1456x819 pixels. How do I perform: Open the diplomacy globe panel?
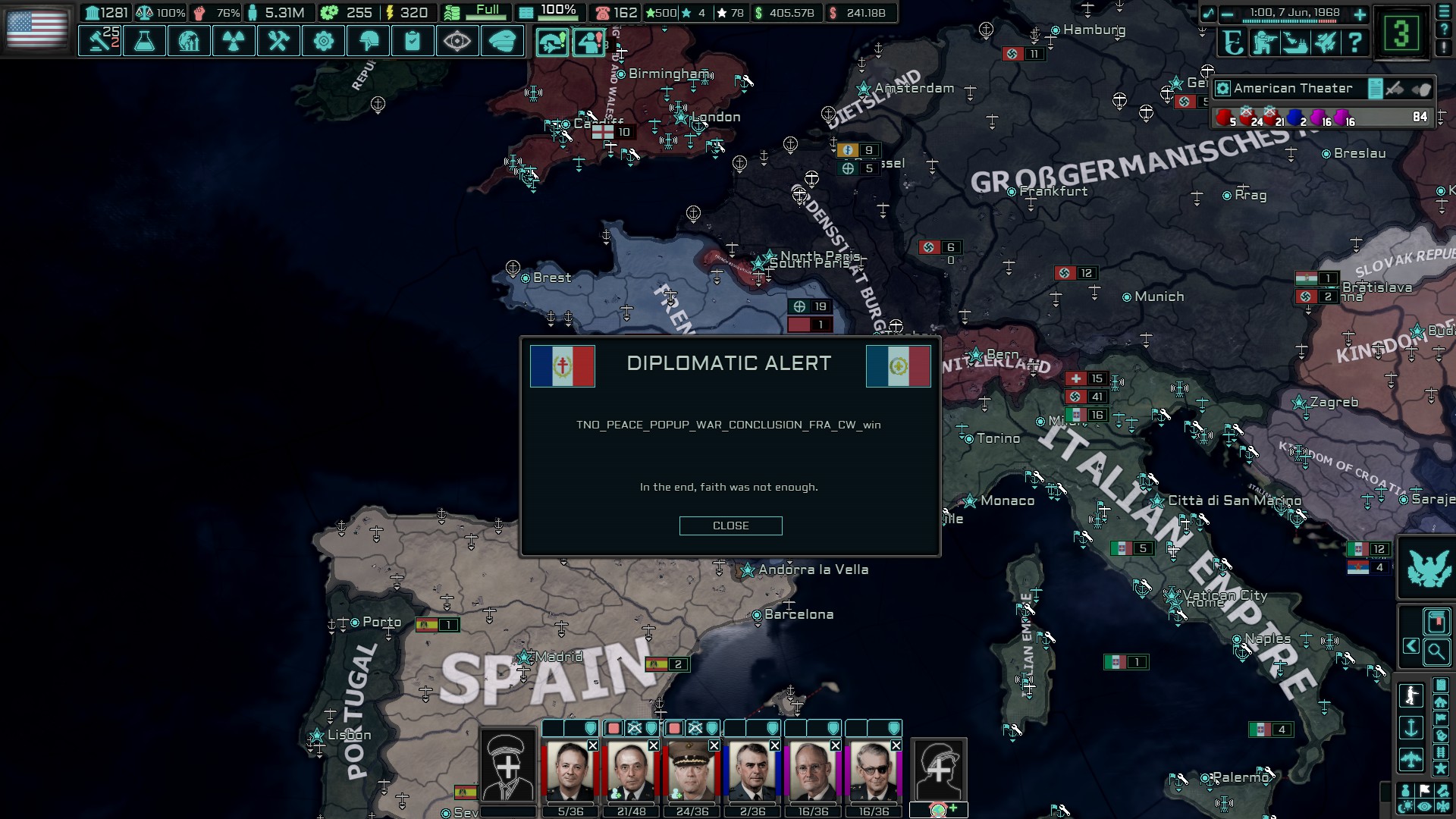(x=189, y=42)
